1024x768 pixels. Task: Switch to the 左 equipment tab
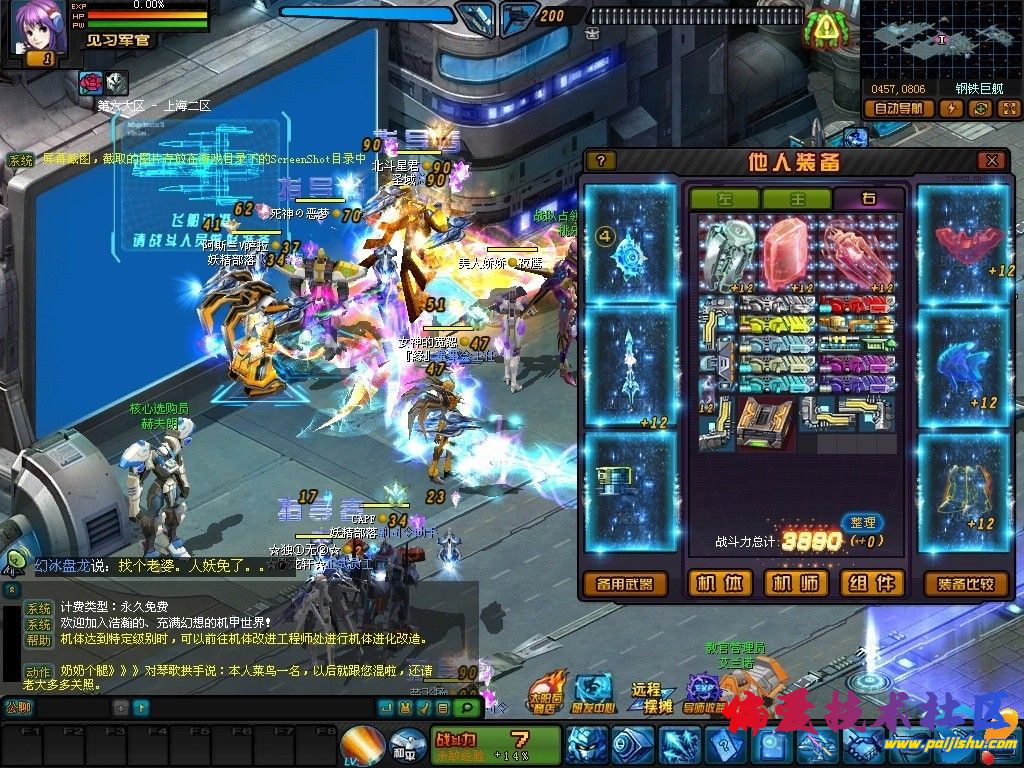(x=724, y=199)
